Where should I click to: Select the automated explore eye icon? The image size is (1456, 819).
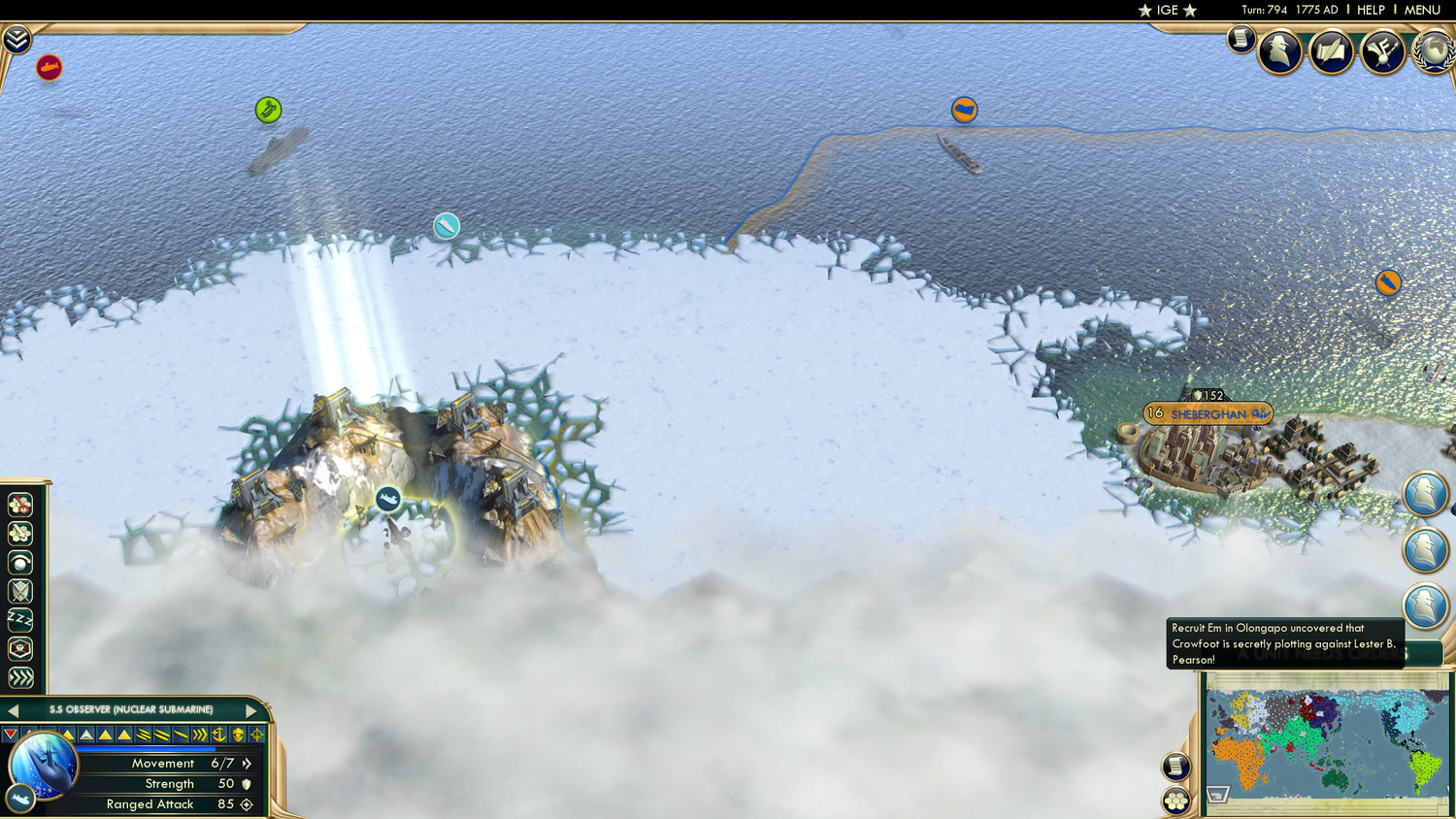(x=19, y=561)
